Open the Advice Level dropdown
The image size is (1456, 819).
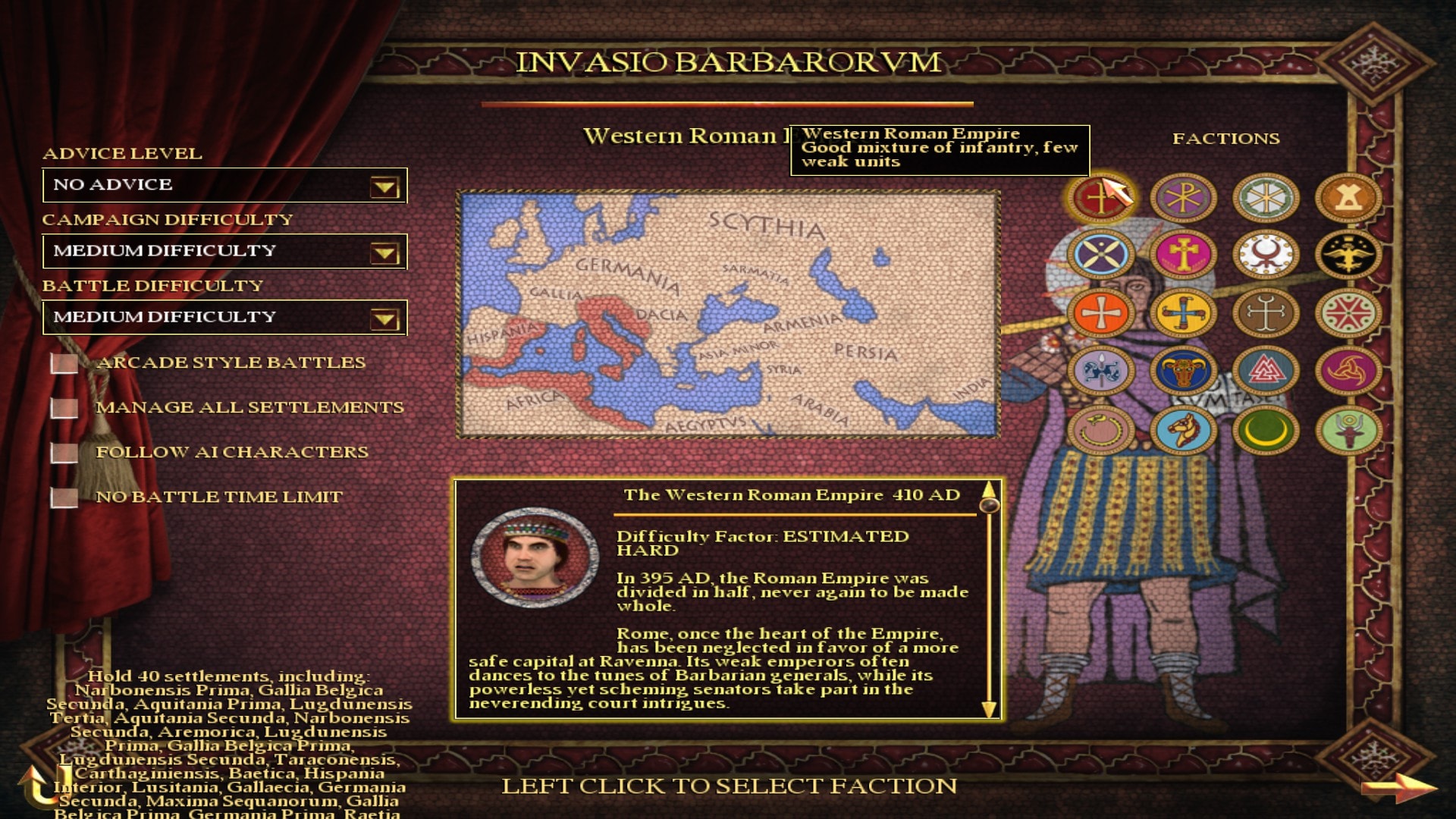(x=384, y=187)
